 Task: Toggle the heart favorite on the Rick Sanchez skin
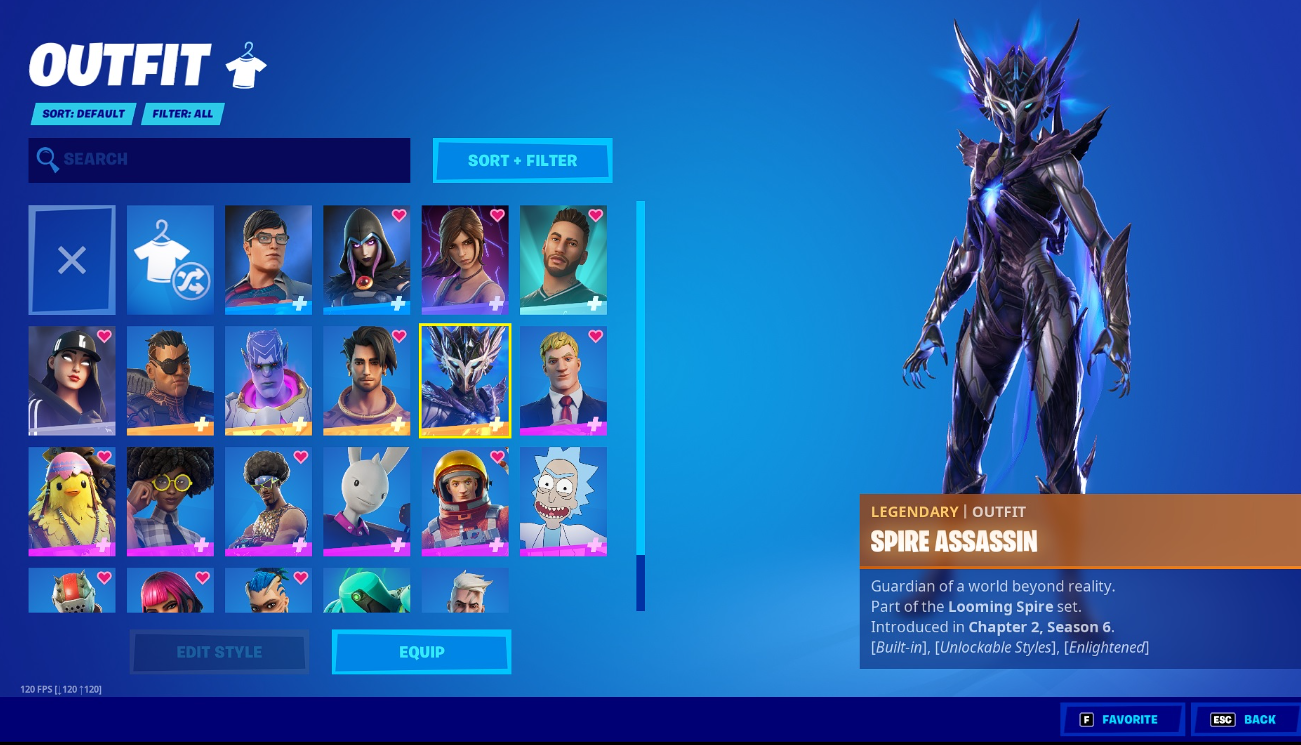coord(595,459)
